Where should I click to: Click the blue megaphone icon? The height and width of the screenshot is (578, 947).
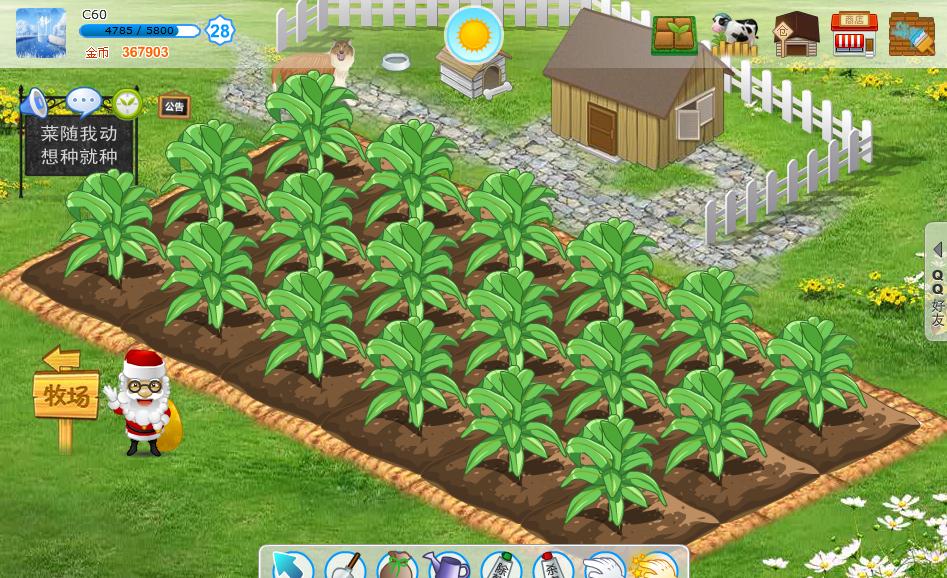click(x=36, y=102)
